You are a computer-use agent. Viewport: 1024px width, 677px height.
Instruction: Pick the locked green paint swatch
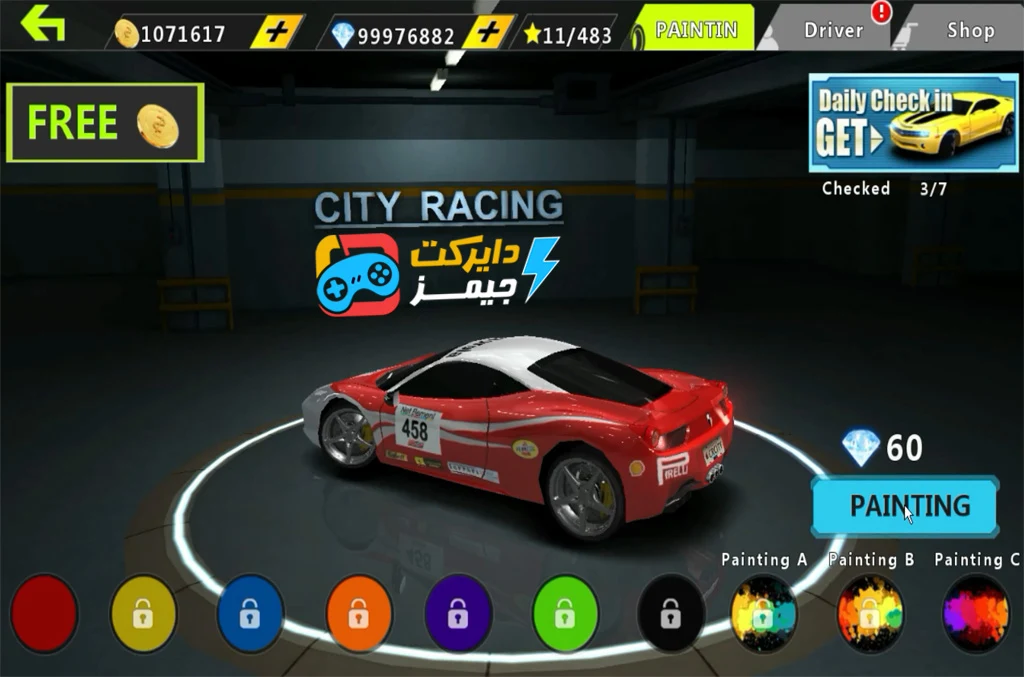(x=565, y=613)
